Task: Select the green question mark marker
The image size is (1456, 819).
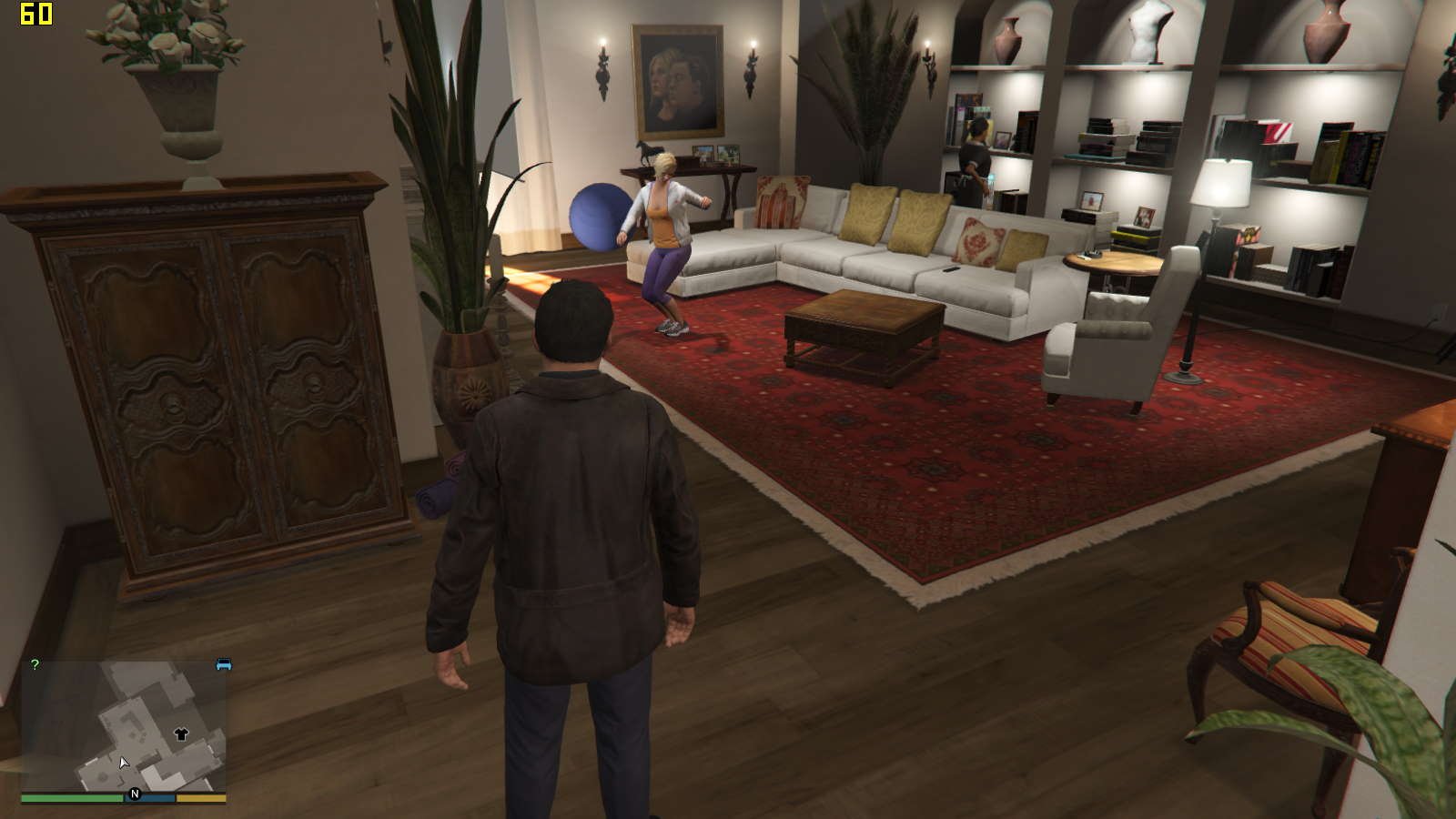Action: [35, 664]
